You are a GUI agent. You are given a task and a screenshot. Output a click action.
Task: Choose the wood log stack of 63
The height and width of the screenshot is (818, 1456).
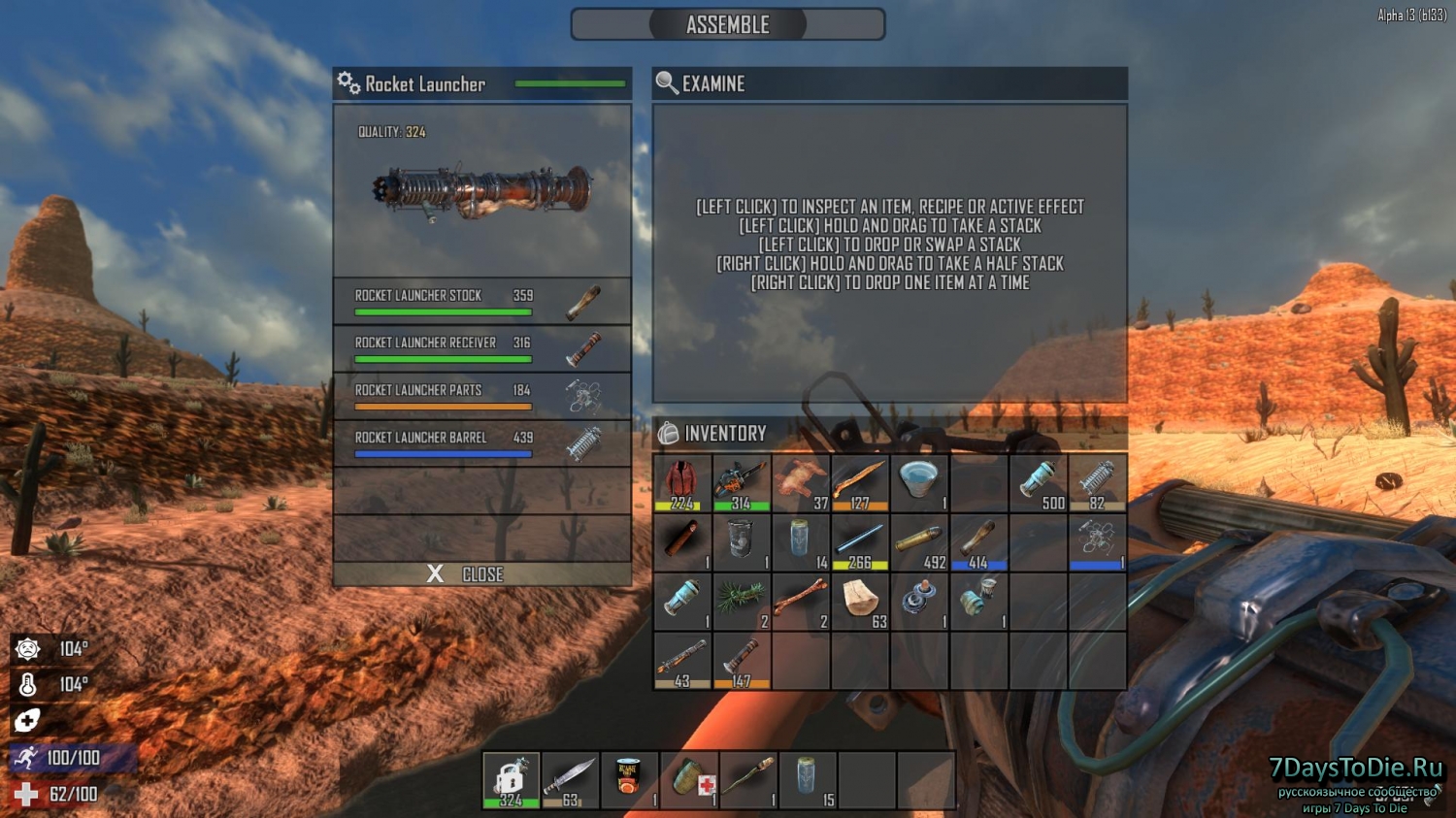click(x=860, y=602)
